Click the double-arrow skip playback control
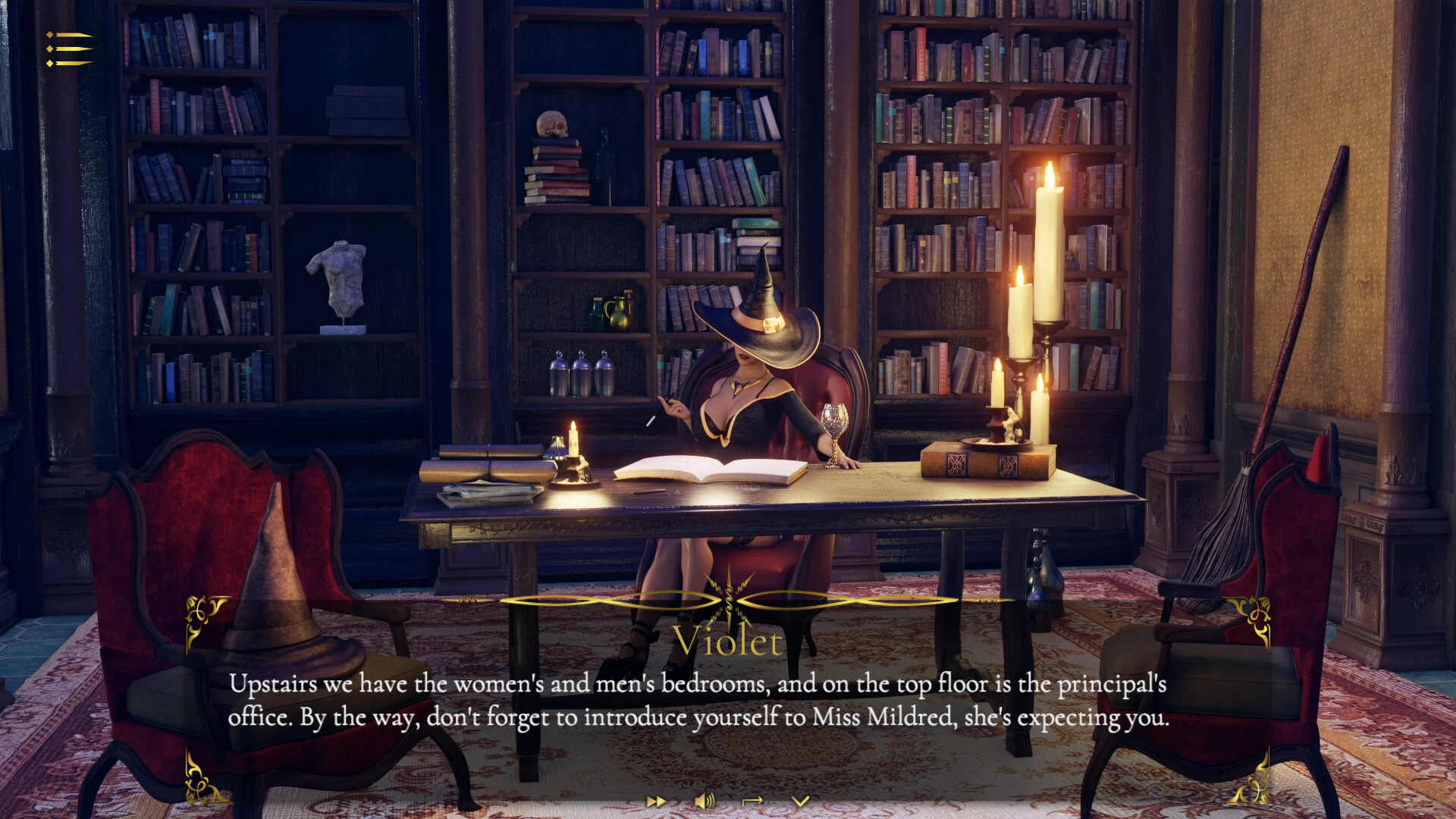Screen dimensions: 1456x819 point(657,801)
